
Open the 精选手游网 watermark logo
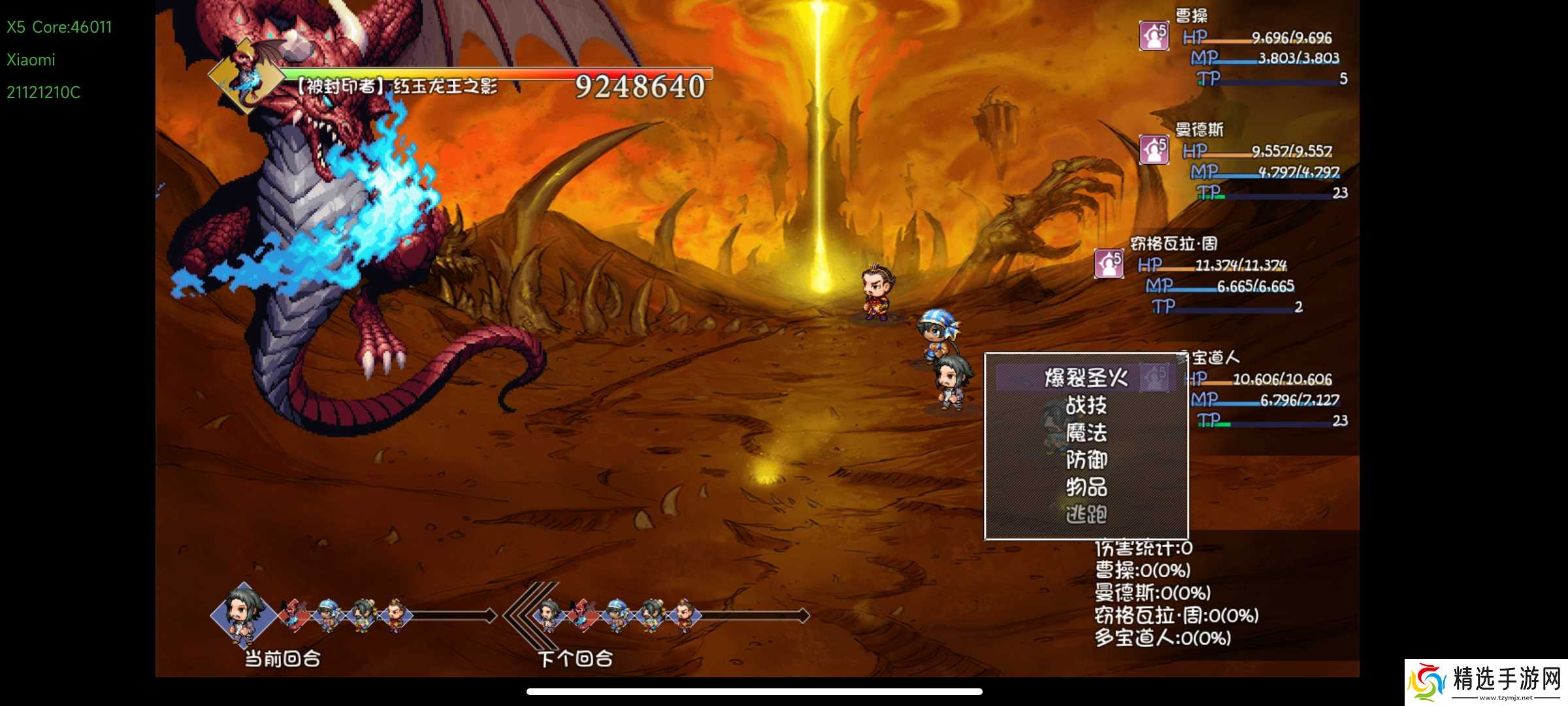click(x=1486, y=682)
